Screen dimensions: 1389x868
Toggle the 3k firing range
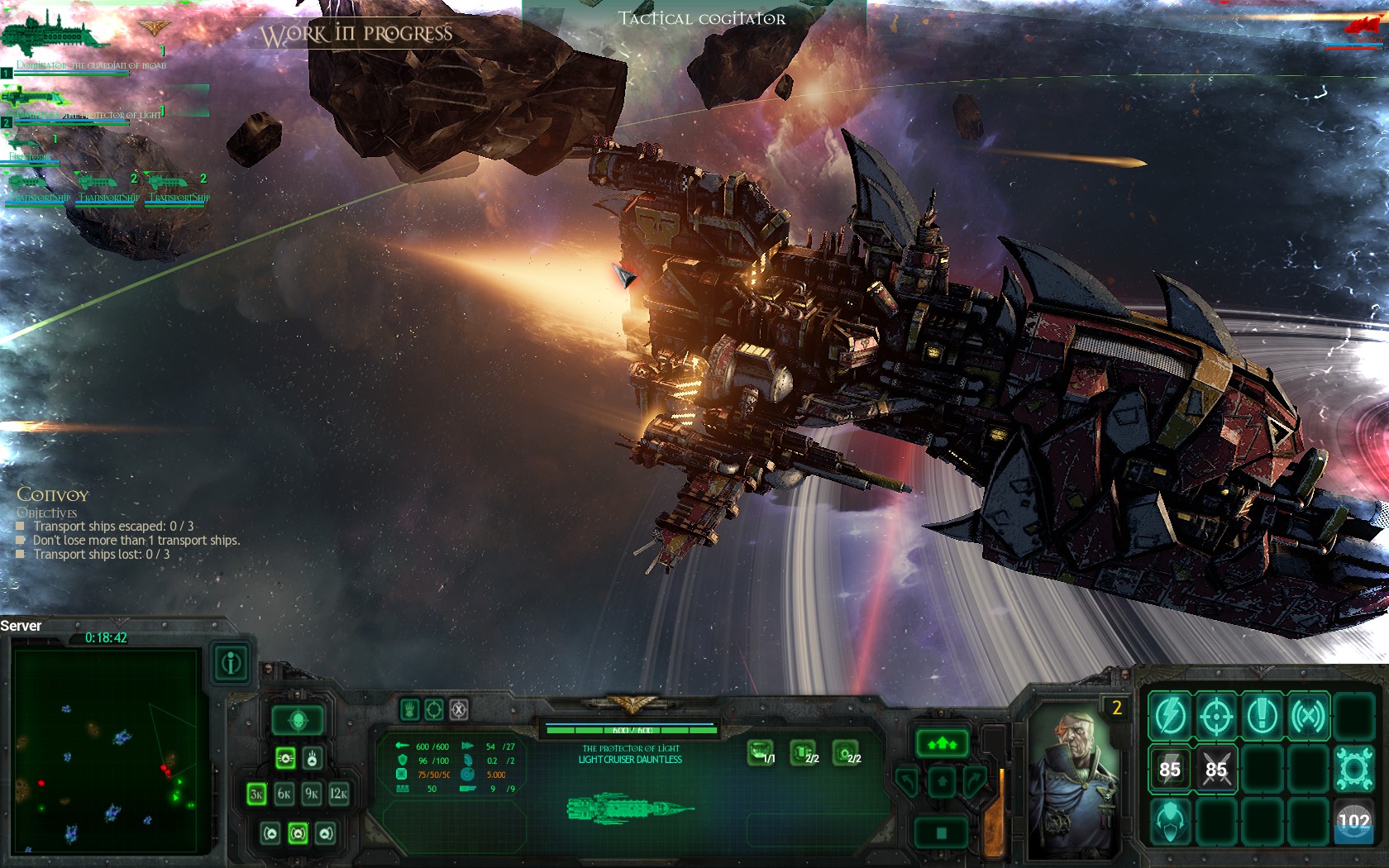[256, 794]
